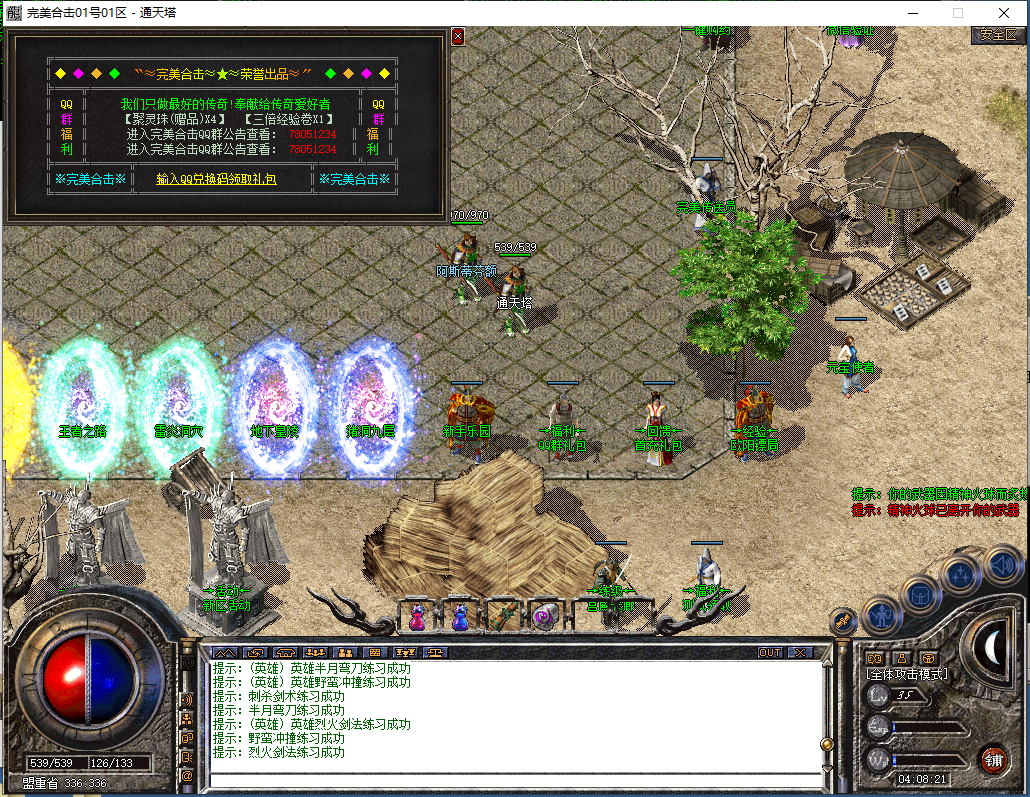This screenshot has height=797, width=1030.
Task: Close the game window
Action: coord(1003,13)
